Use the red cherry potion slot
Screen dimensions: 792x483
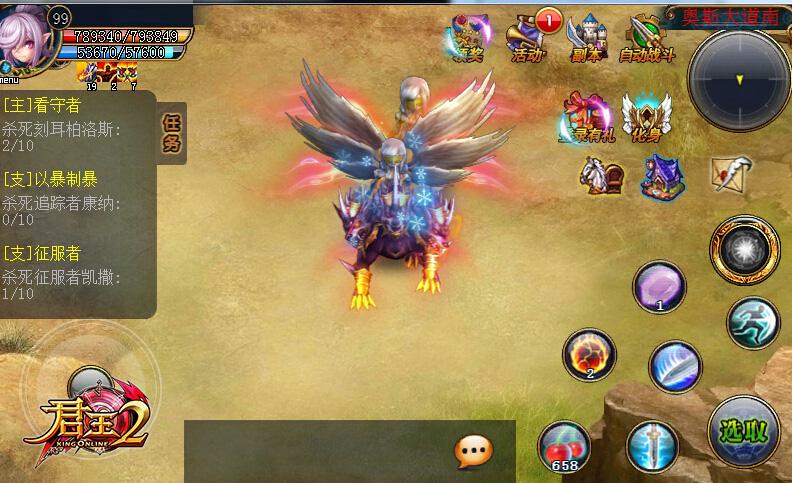click(x=563, y=444)
